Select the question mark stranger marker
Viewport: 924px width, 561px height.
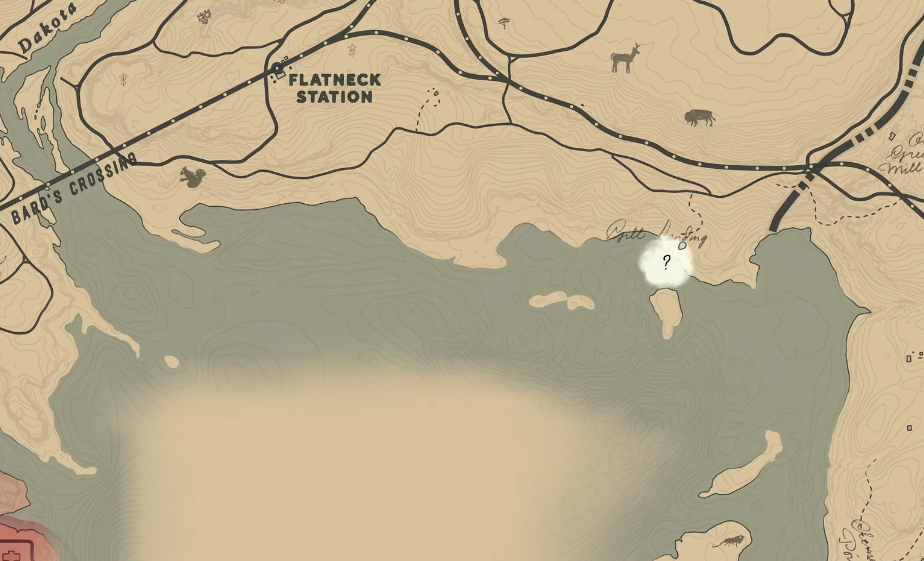666,263
